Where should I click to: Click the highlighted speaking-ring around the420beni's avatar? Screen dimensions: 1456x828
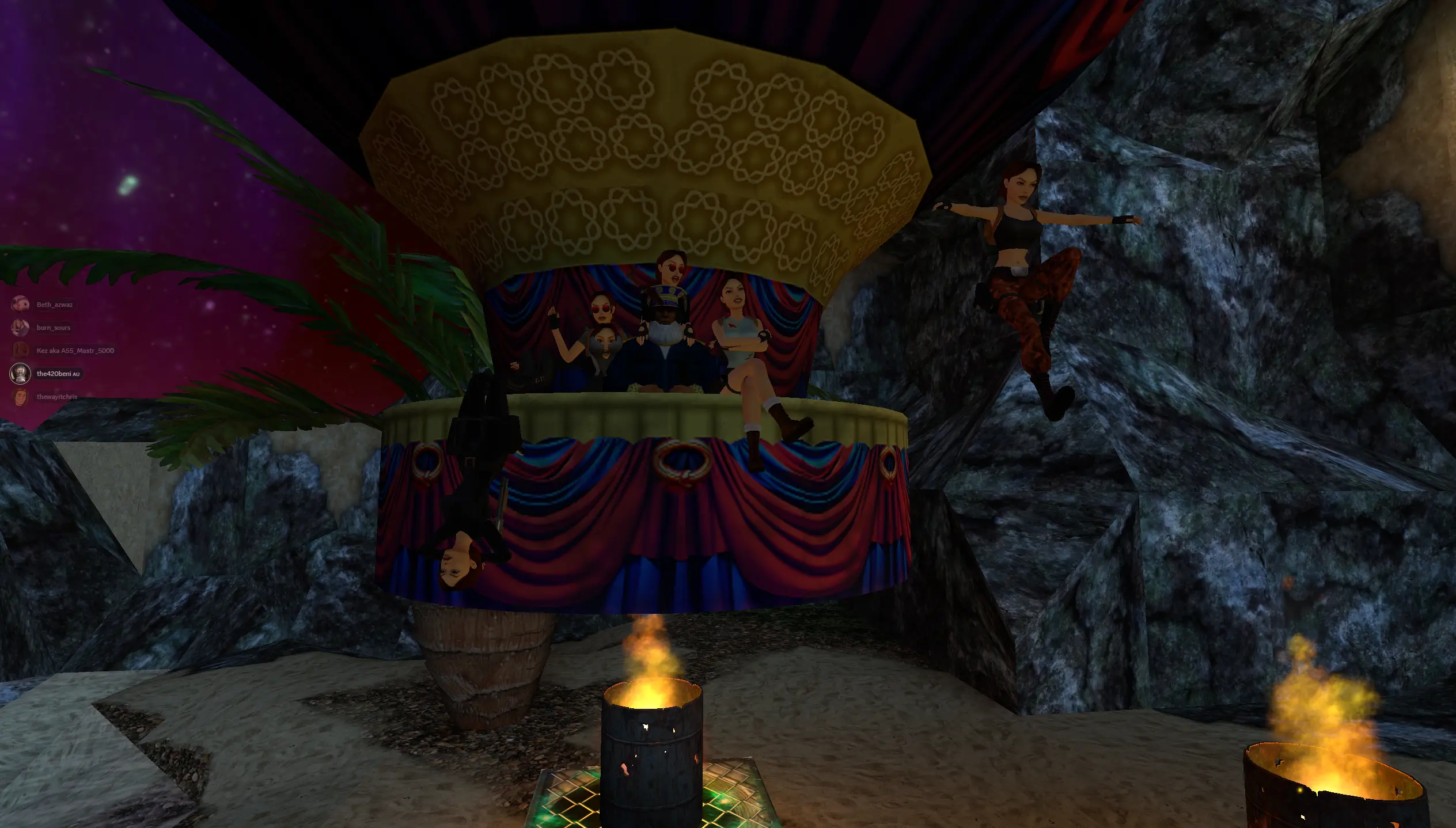point(20,373)
